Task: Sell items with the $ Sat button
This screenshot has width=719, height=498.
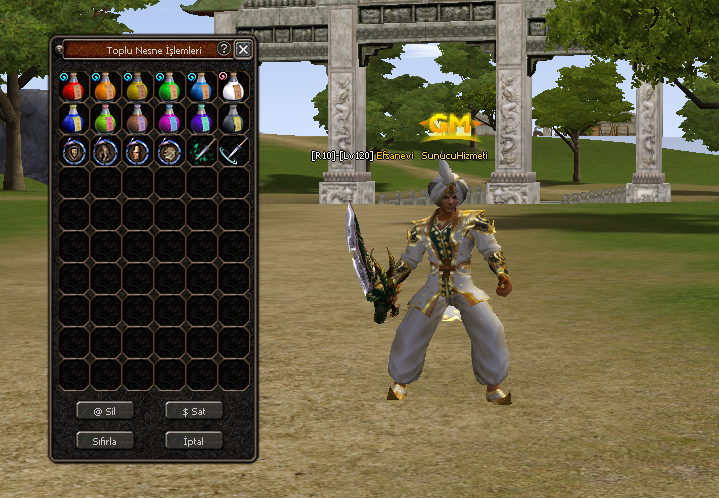Action: pos(194,410)
